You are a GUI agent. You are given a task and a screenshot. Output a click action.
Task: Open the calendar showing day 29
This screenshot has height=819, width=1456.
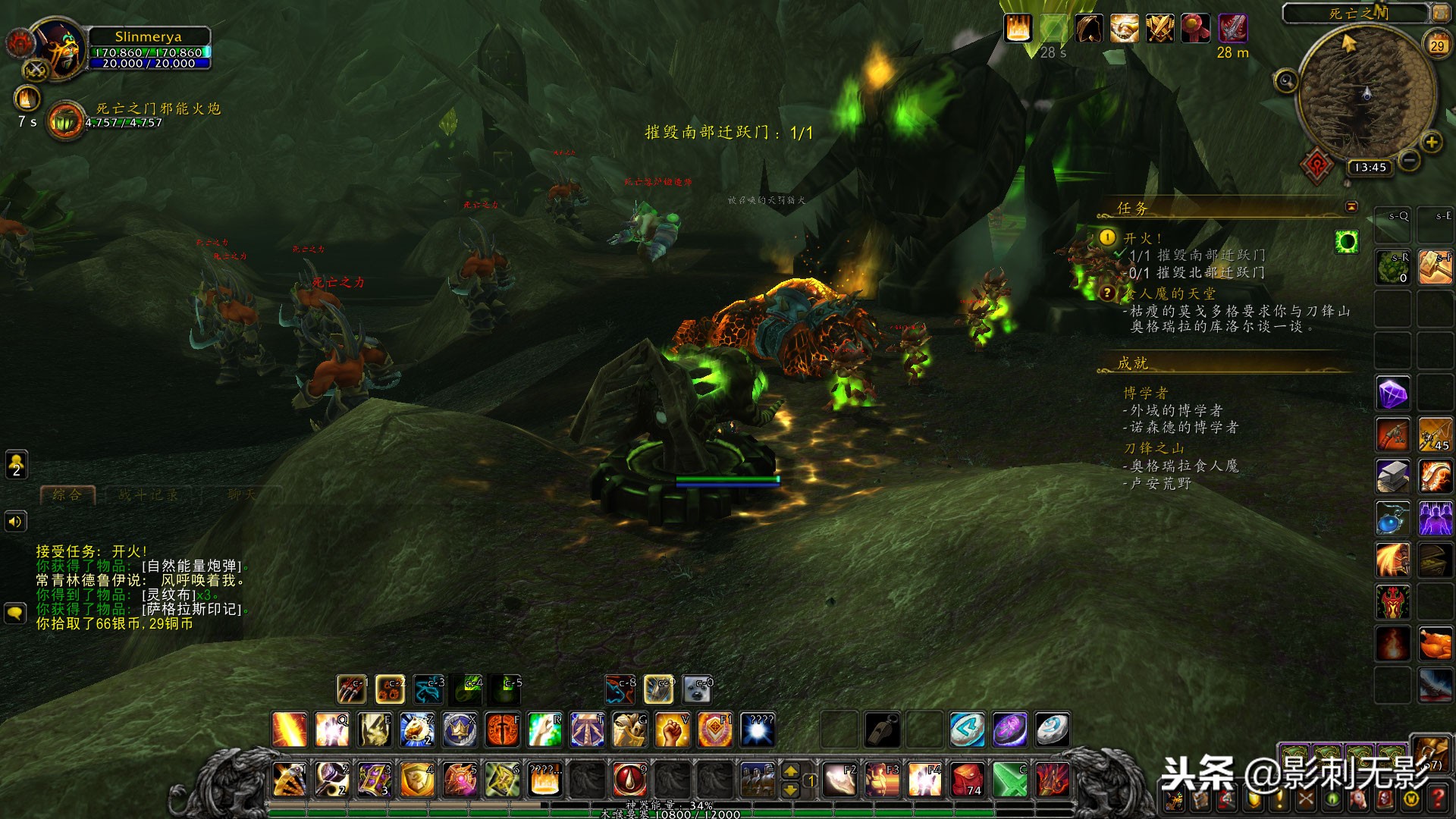[x=1437, y=45]
